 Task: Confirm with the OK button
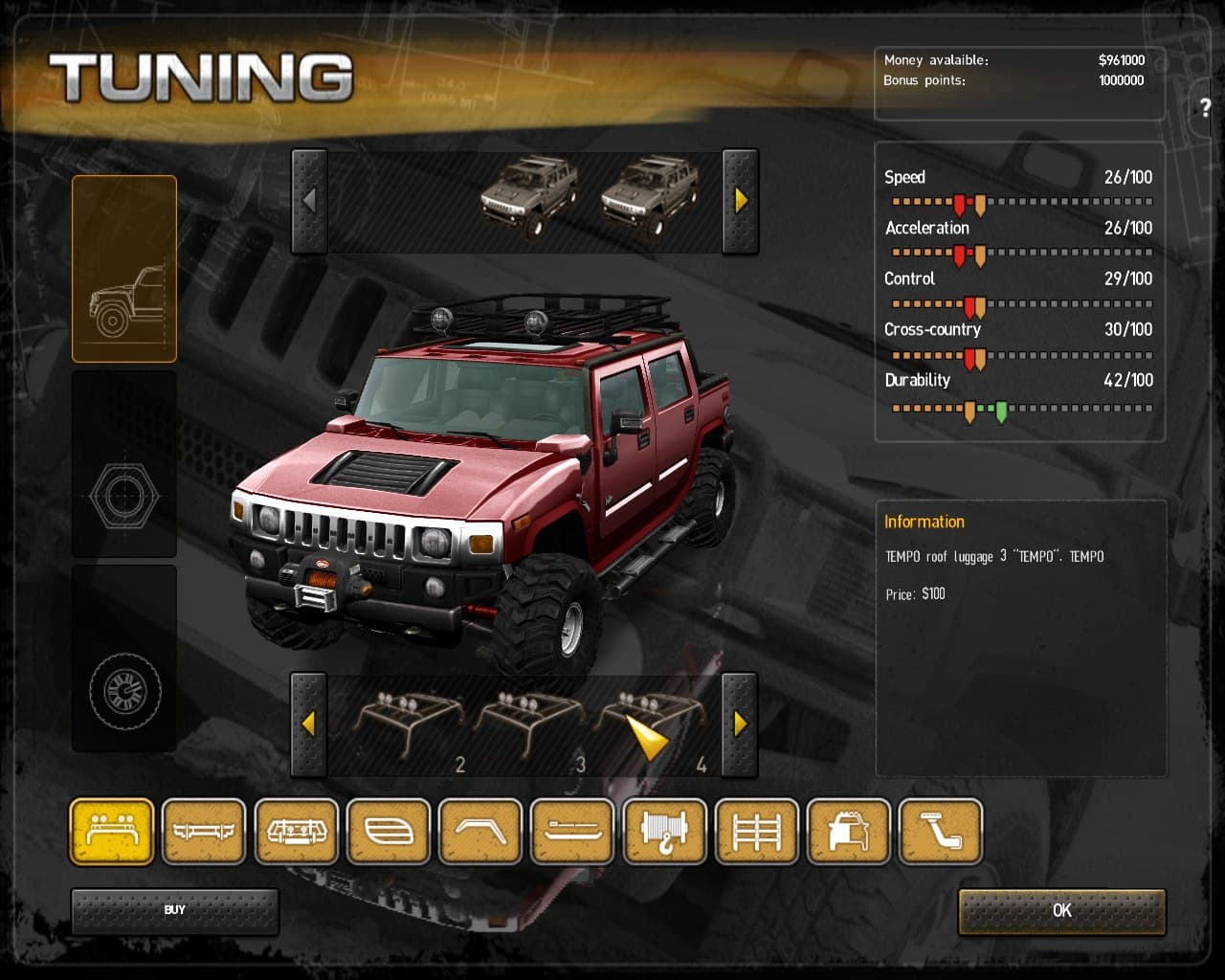pyautogui.click(x=1061, y=911)
